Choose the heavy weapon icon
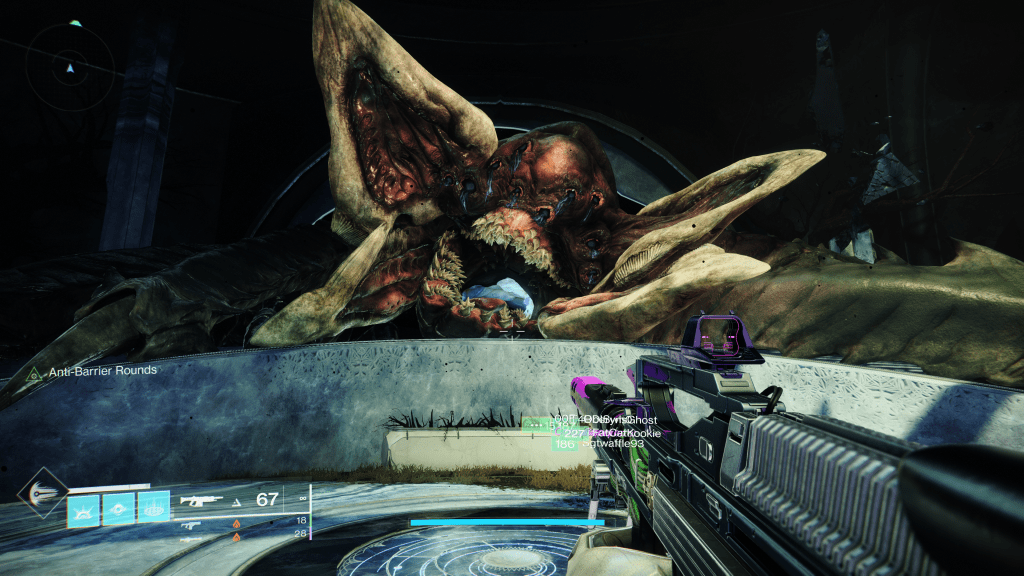The width and height of the screenshot is (1024, 576). point(191,537)
